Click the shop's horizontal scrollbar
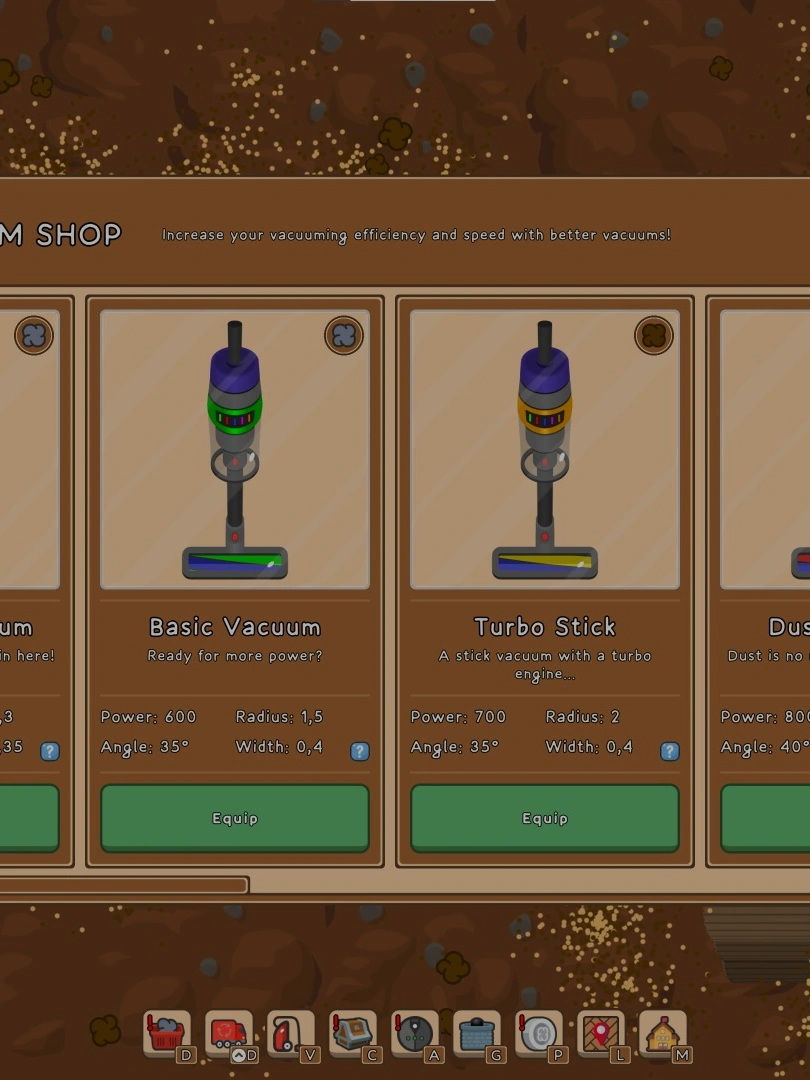The width and height of the screenshot is (810, 1080). point(124,885)
